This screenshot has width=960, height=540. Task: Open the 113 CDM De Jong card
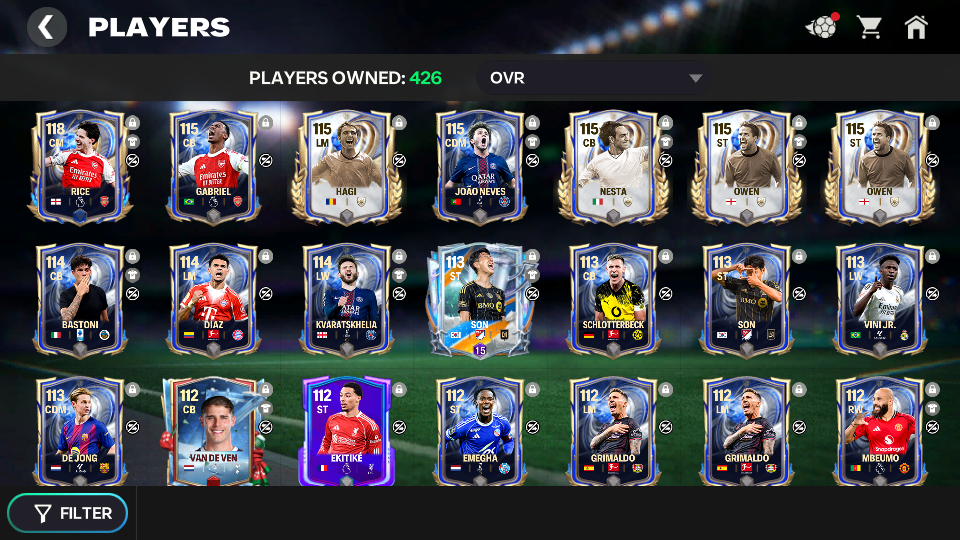coord(80,430)
